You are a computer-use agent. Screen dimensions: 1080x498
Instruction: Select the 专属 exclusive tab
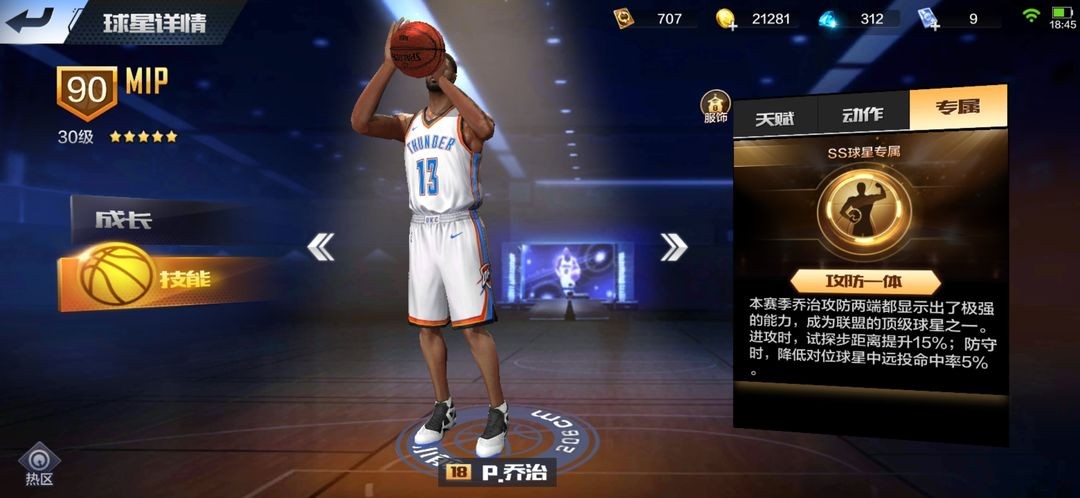(x=957, y=108)
